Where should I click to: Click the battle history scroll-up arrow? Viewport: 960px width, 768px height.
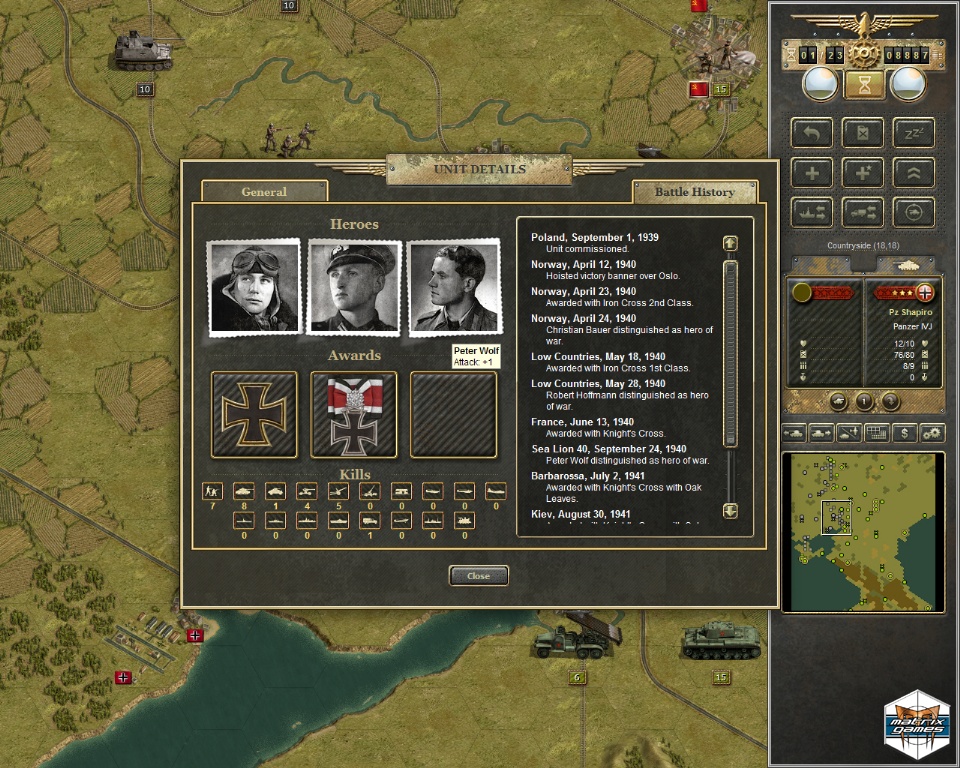click(730, 243)
